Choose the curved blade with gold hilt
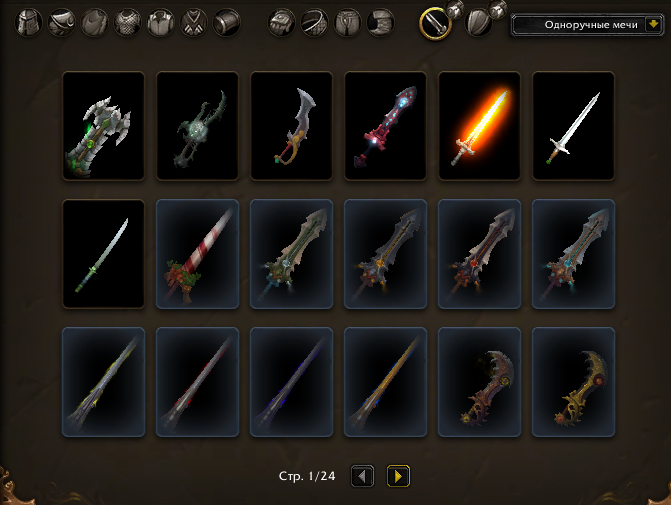671x505 pixels. 292,126
